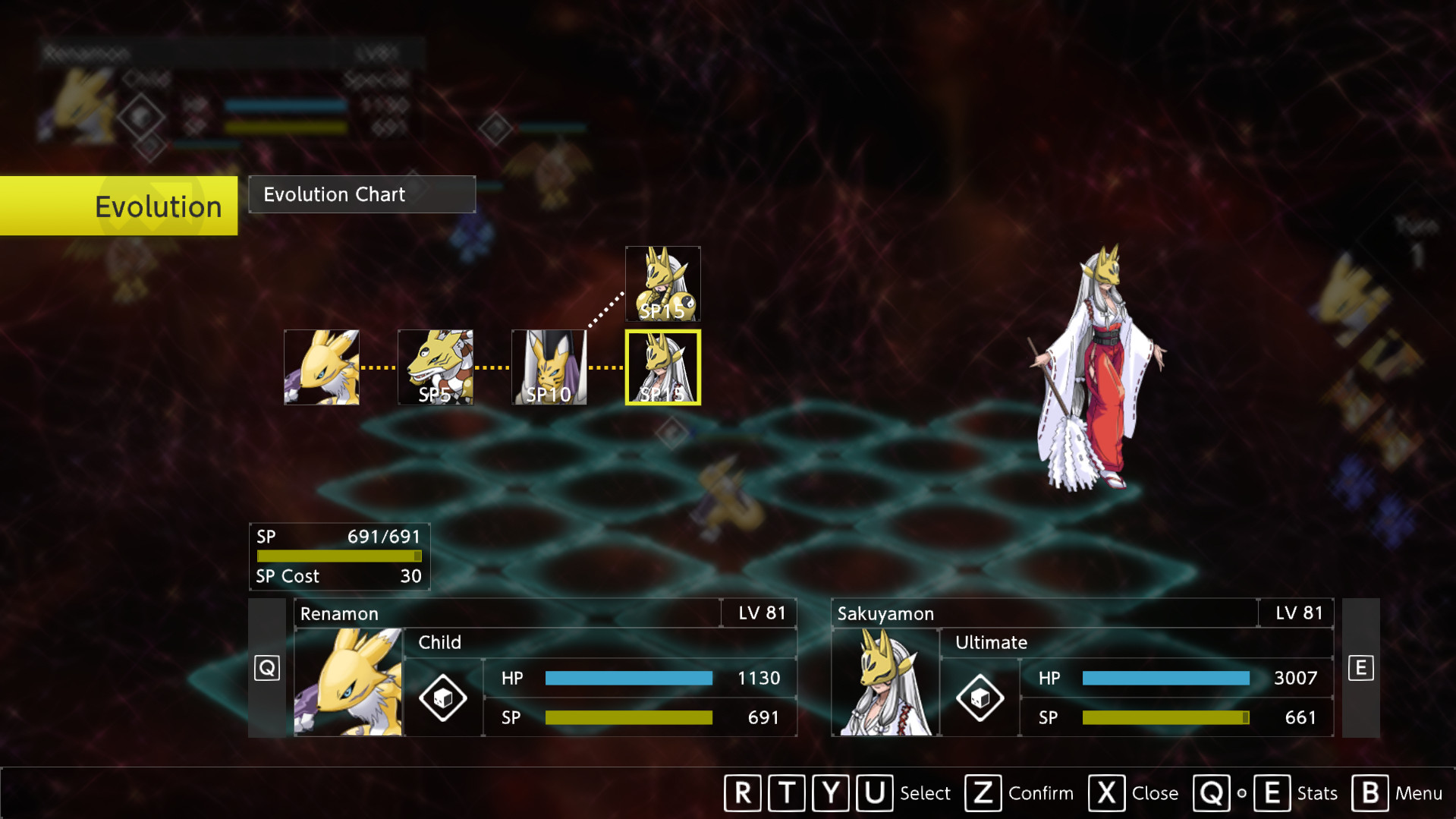
Task: Click the dice icon beside Renamon's stats
Action: coord(442,698)
